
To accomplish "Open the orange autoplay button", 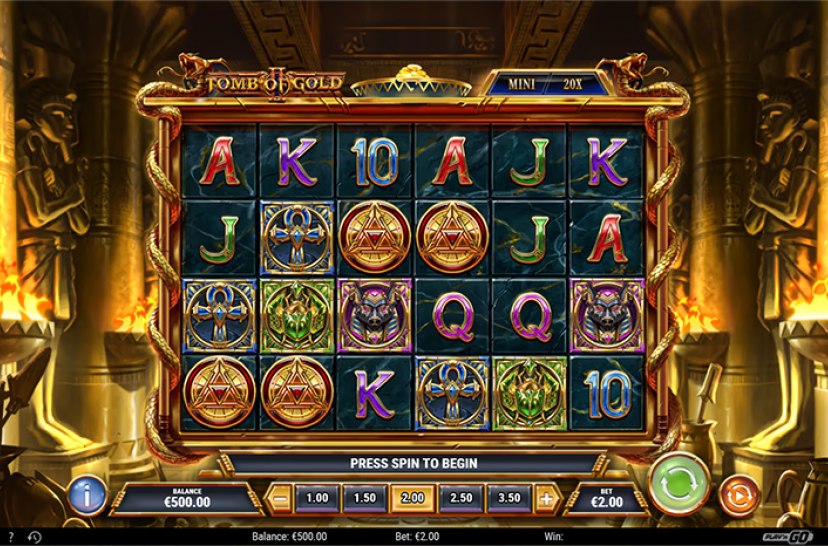I will pos(739,496).
